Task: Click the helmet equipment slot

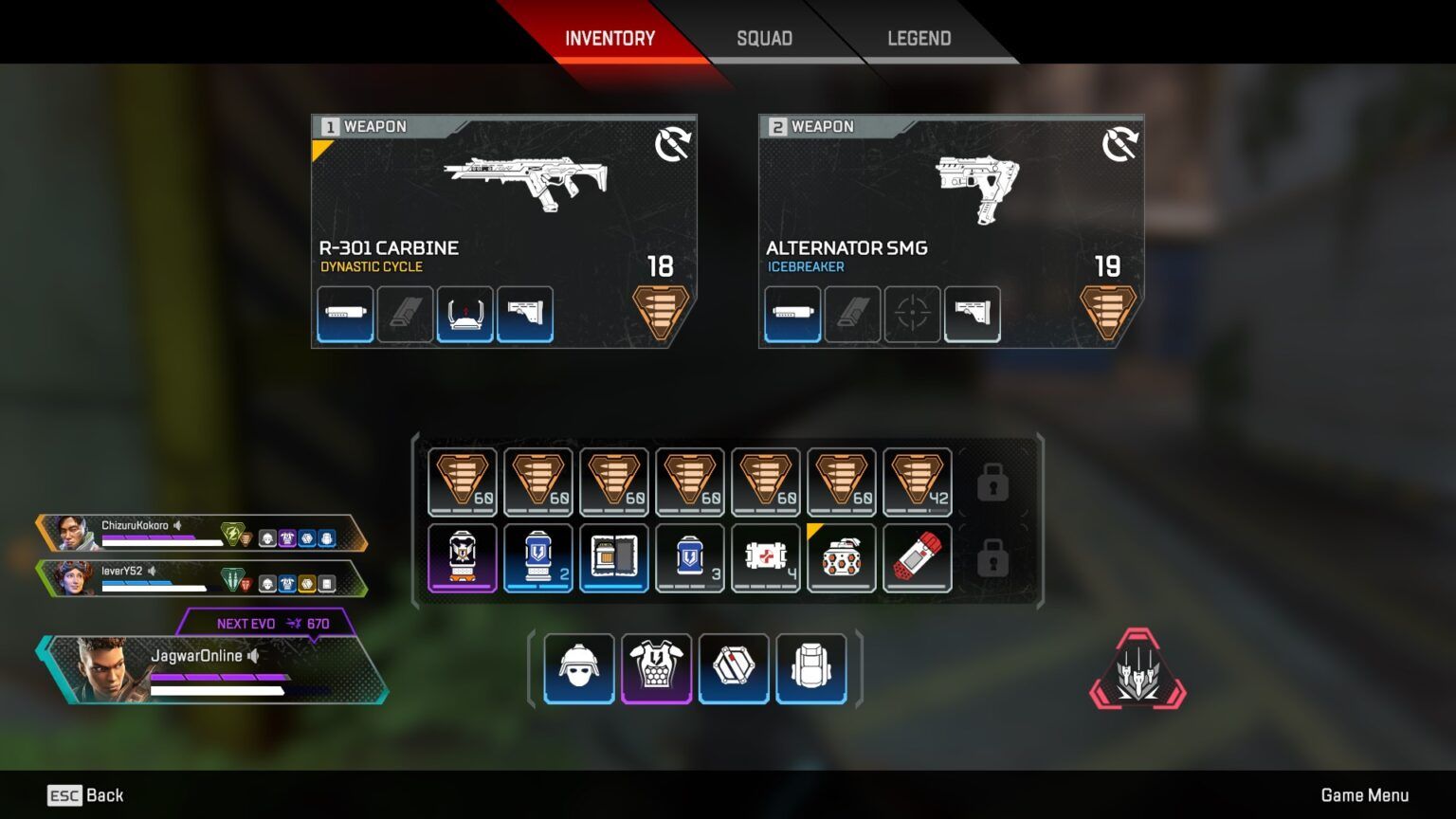Action: [x=578, y=667]
